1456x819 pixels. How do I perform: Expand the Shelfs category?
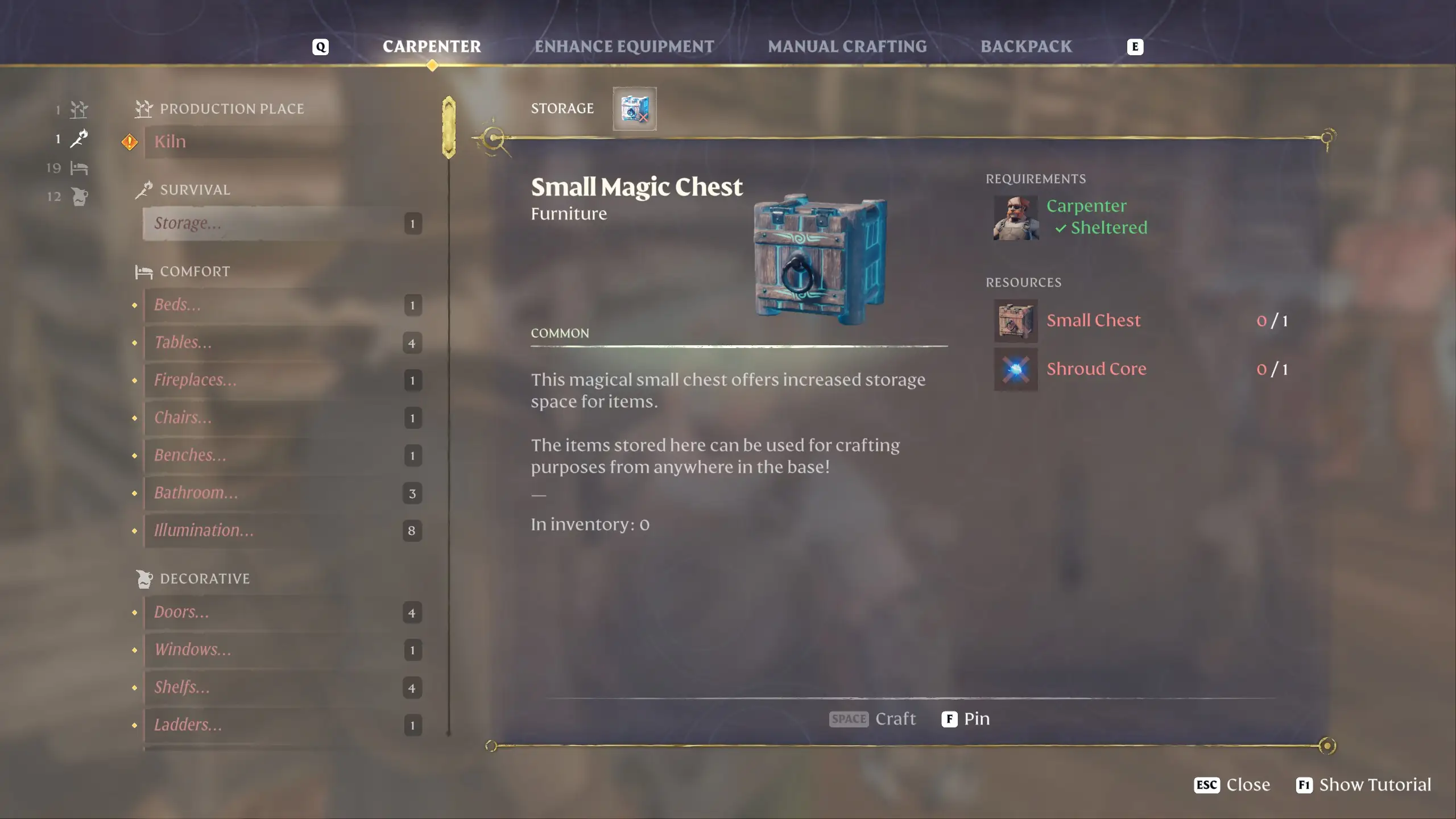pos(282,688)
